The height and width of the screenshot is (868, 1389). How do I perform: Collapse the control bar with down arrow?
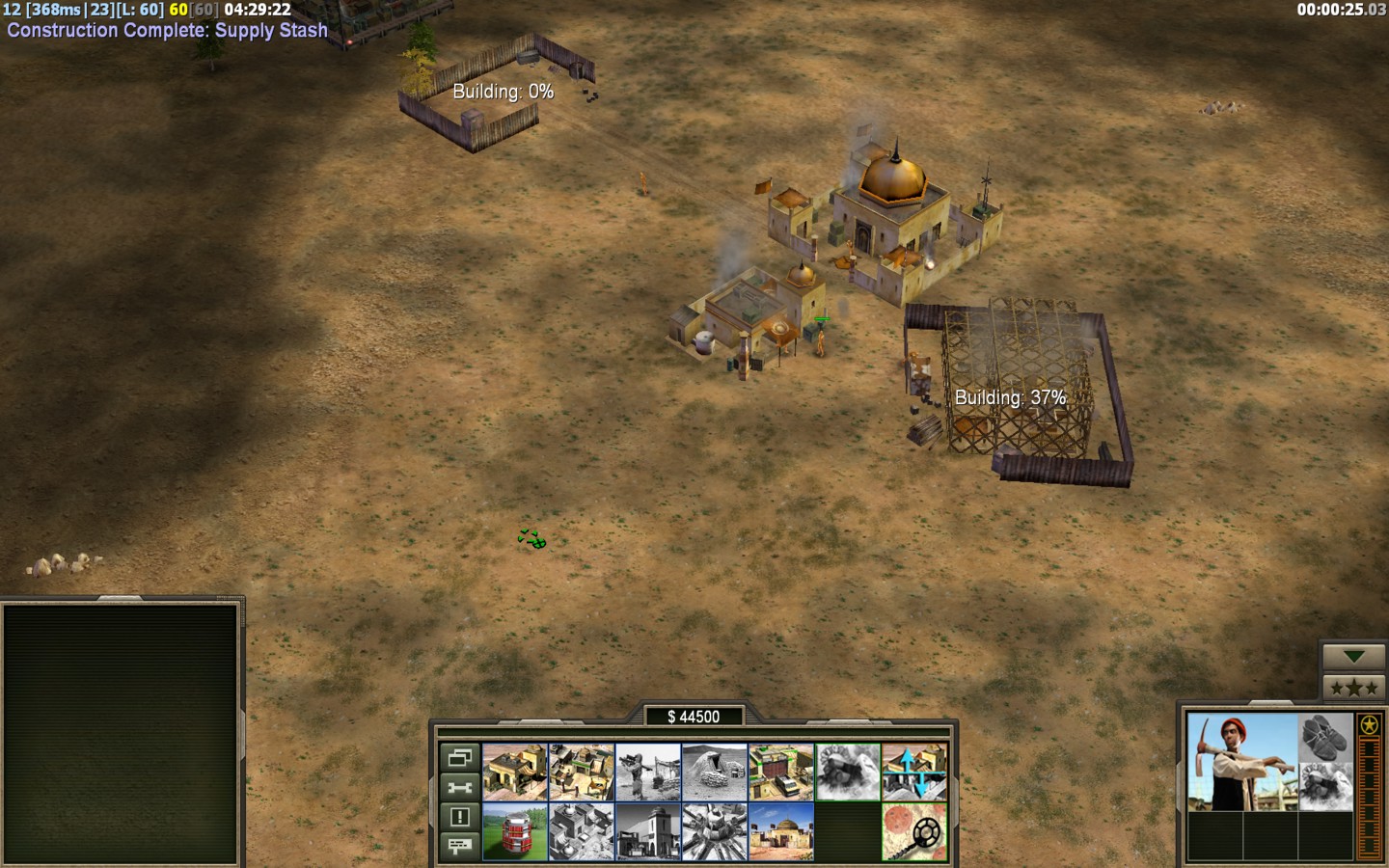point(1353,657)
